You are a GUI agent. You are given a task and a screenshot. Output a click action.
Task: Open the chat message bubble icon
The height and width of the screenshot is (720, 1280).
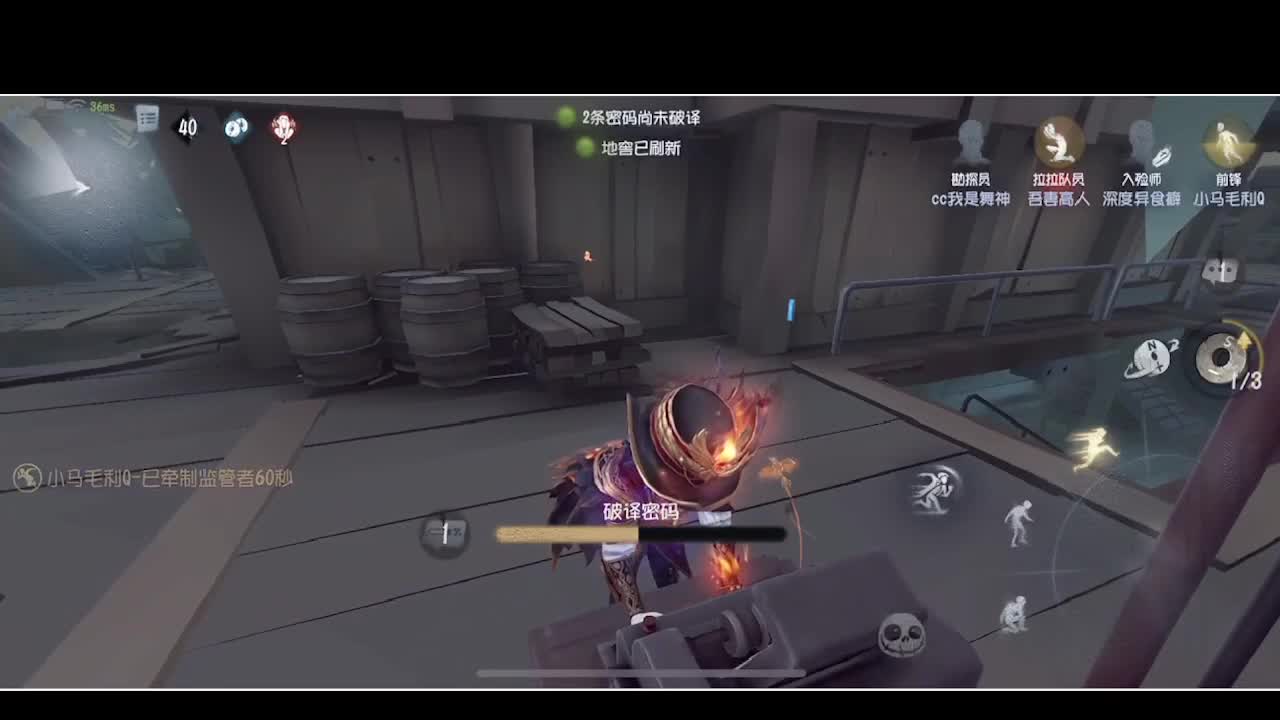(x=1219, y=270)
